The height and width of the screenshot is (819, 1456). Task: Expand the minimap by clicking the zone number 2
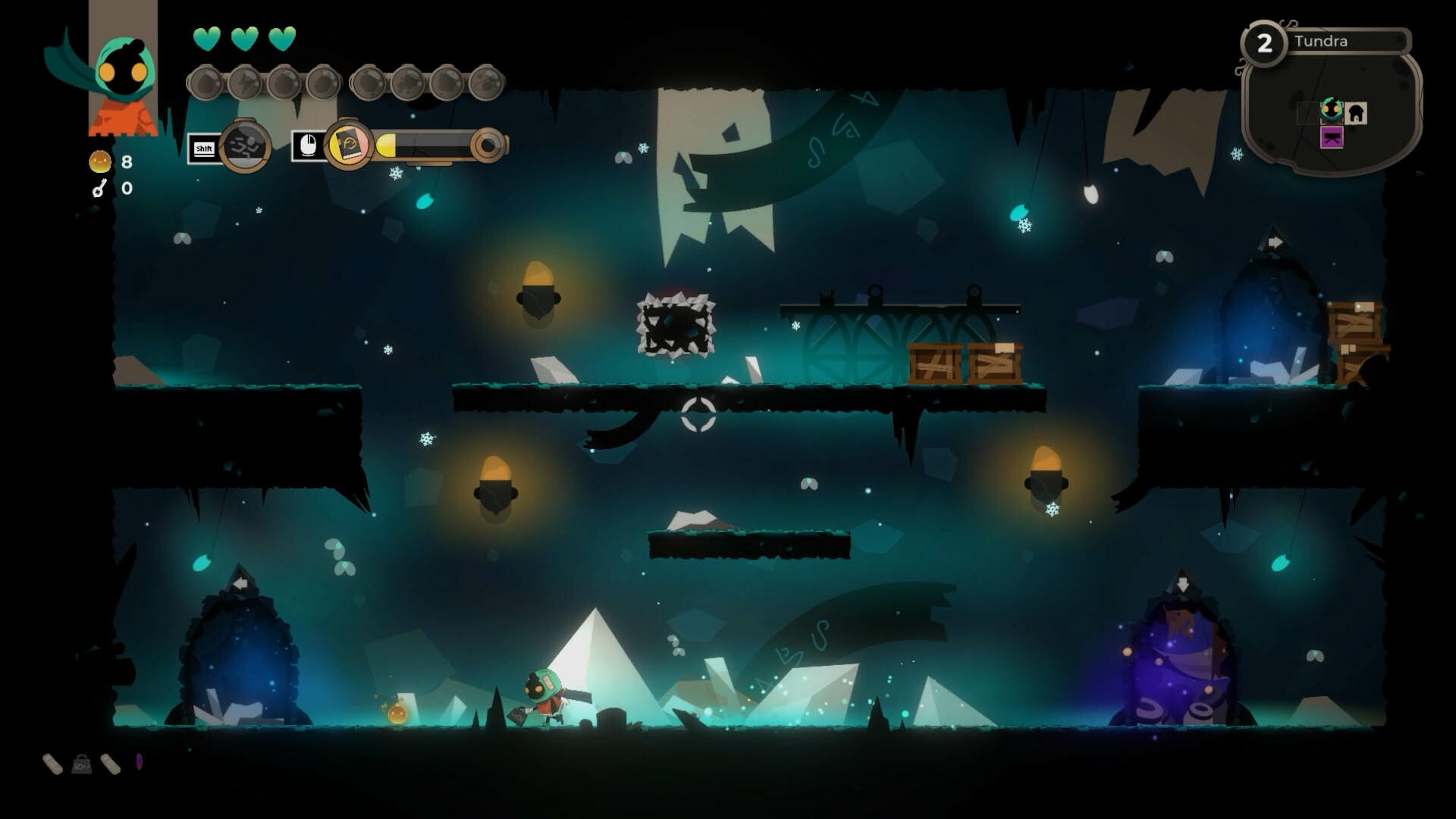coord(1266,42)
